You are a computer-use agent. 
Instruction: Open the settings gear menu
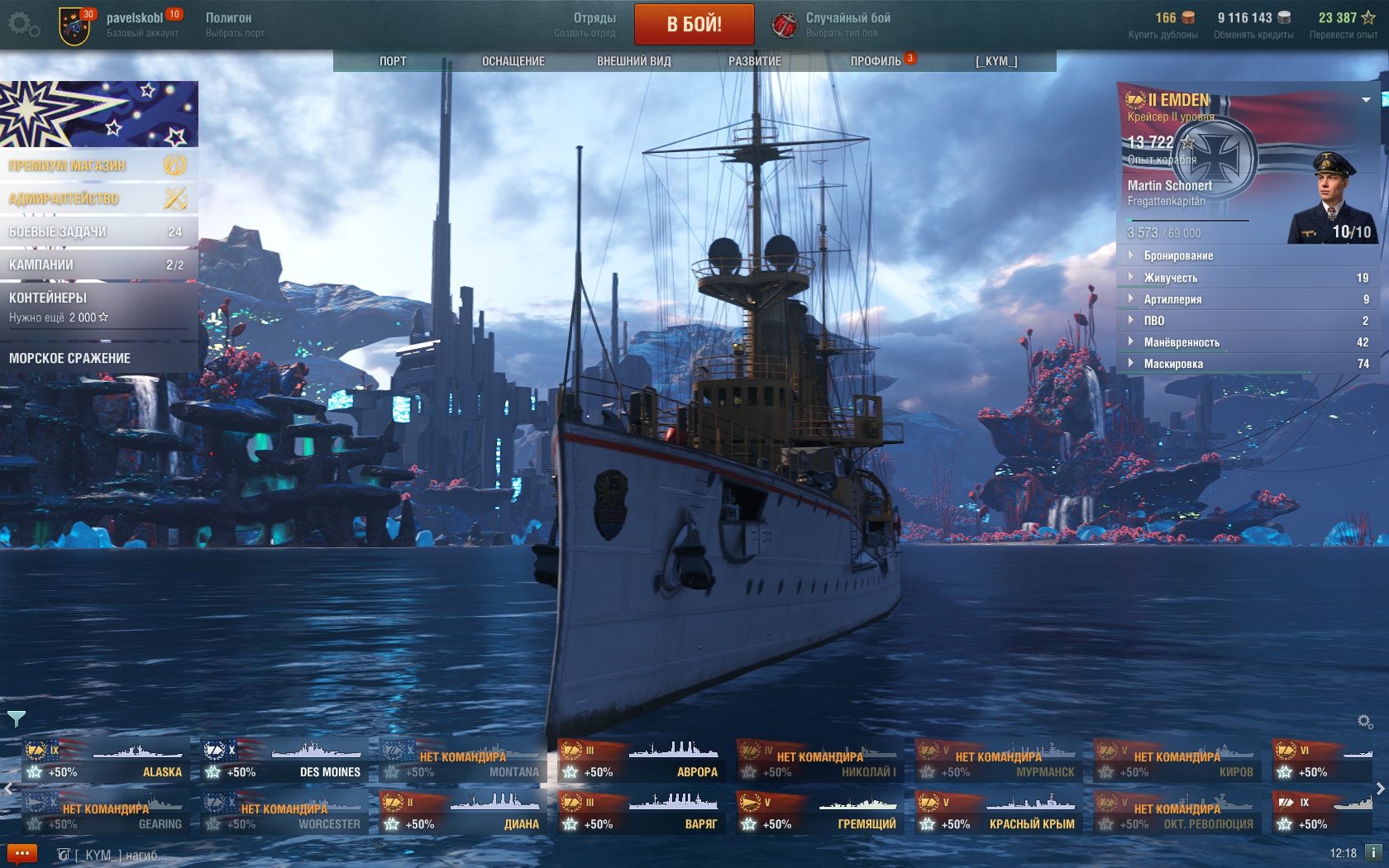point(23,24)
